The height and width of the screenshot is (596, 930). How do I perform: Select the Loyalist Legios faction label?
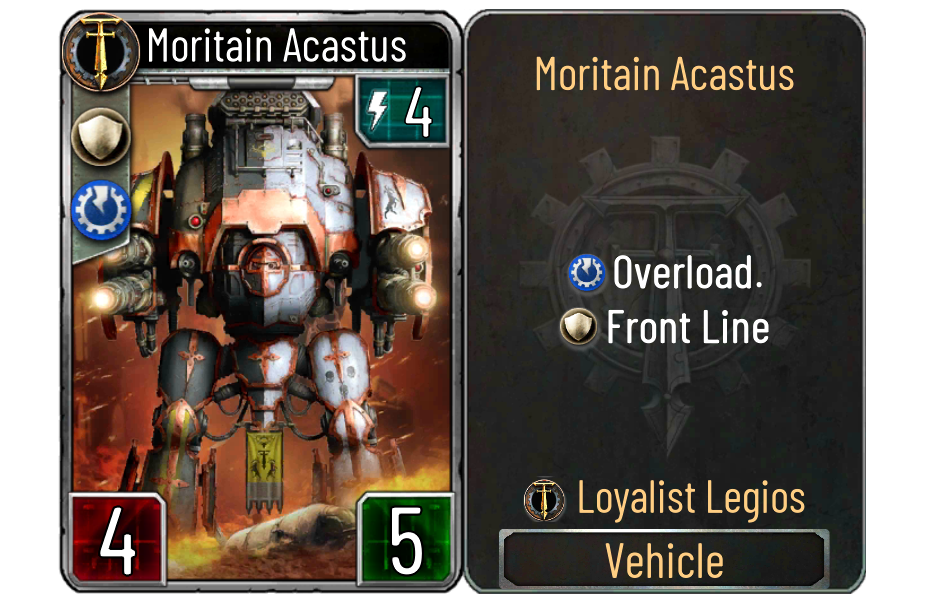tap(691, 498)
